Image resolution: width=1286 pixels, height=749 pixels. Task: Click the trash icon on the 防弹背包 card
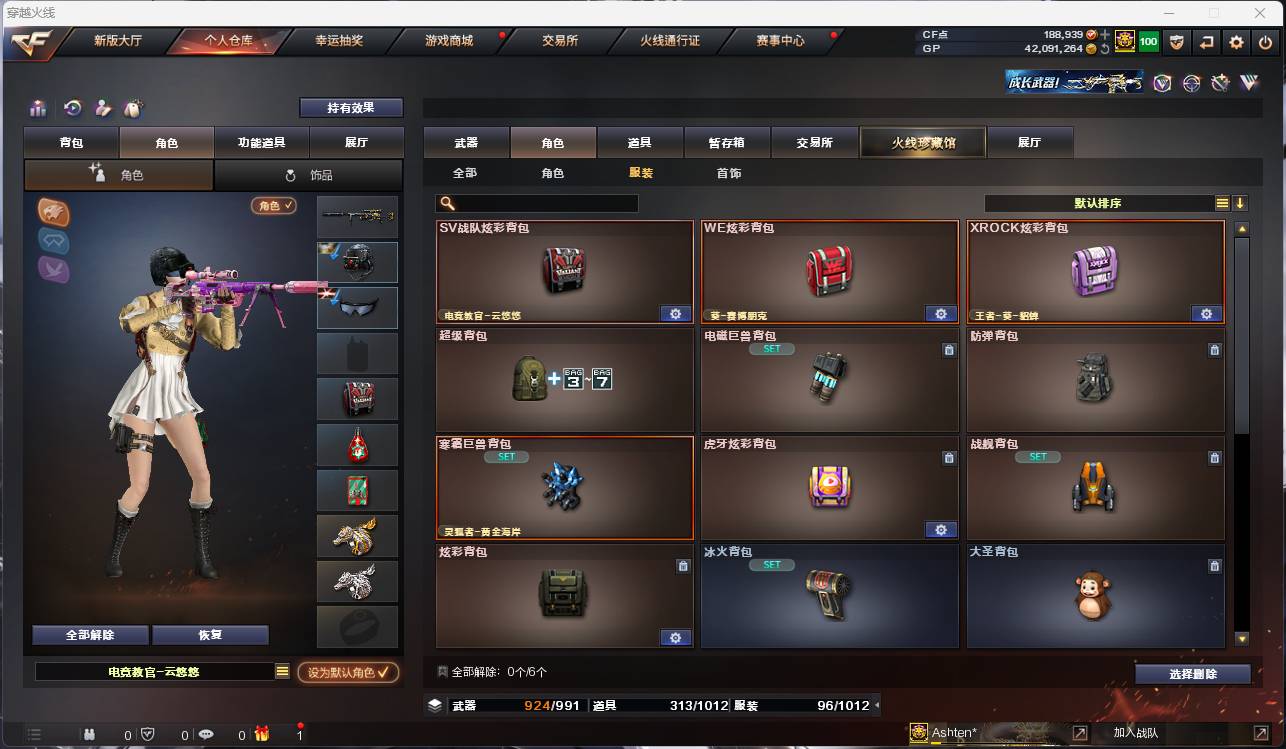[x=1214, y=350]
